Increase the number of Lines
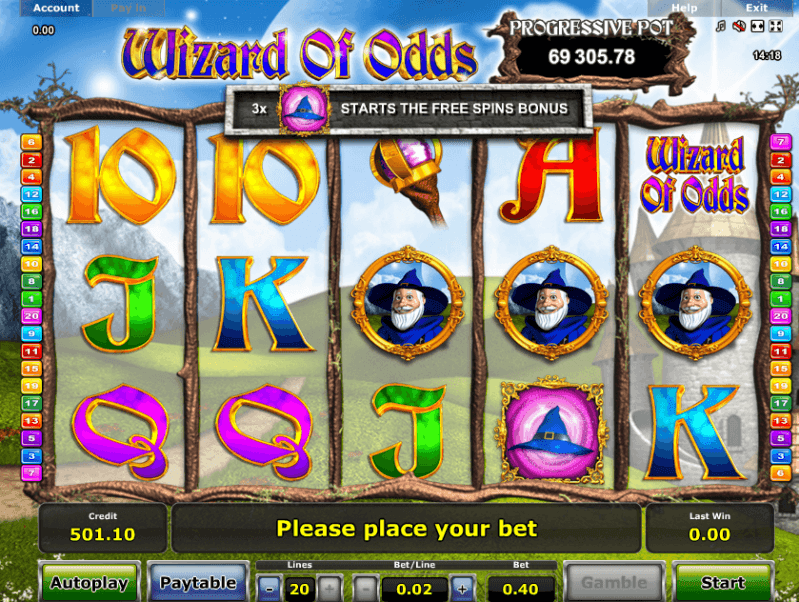Image resolution: width=799 pixels, height=602 pixels. pyautogui.click(x=330, y=587)
